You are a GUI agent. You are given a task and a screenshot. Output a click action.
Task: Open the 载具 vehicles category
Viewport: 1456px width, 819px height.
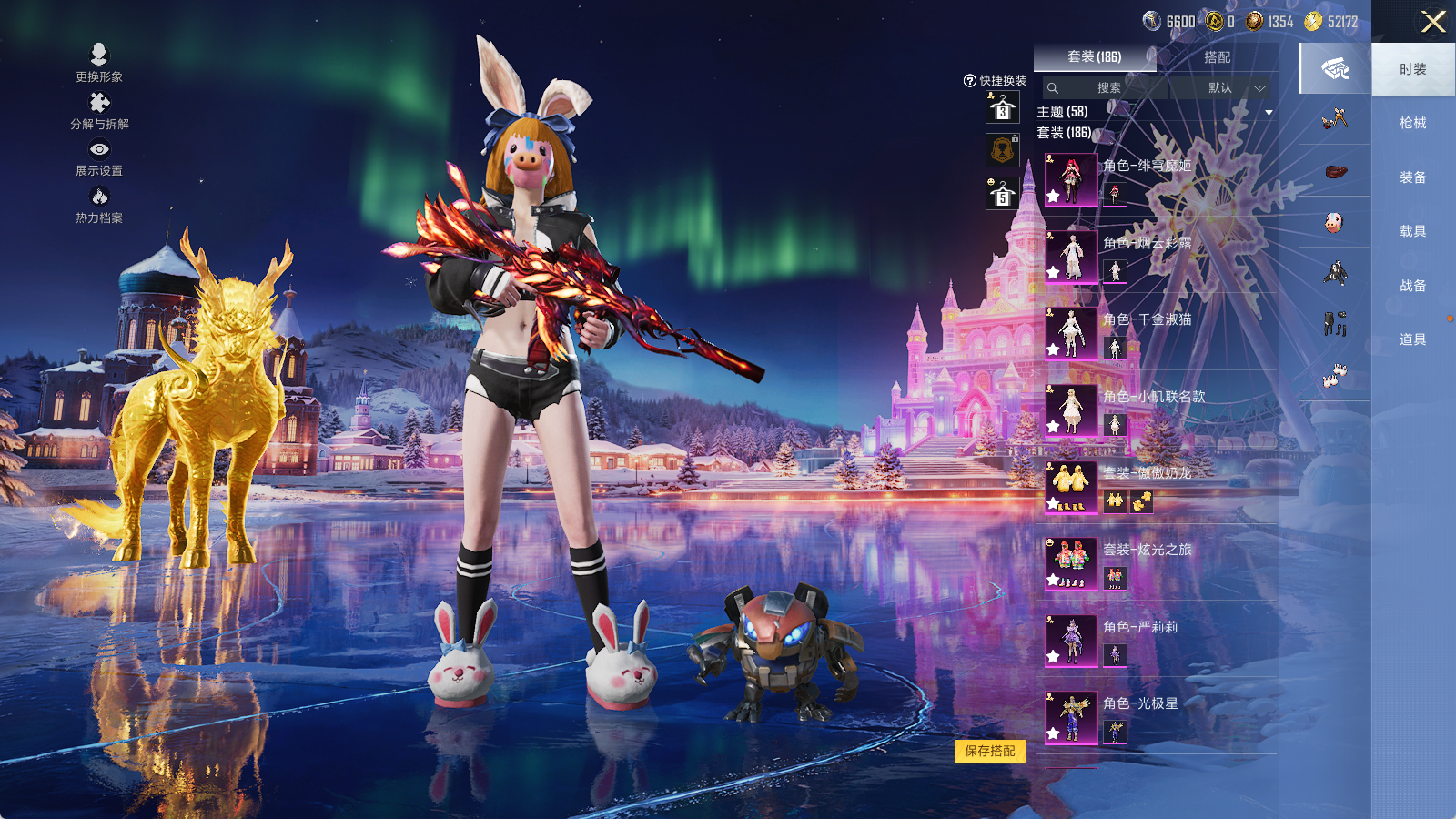pos(1412,231)
